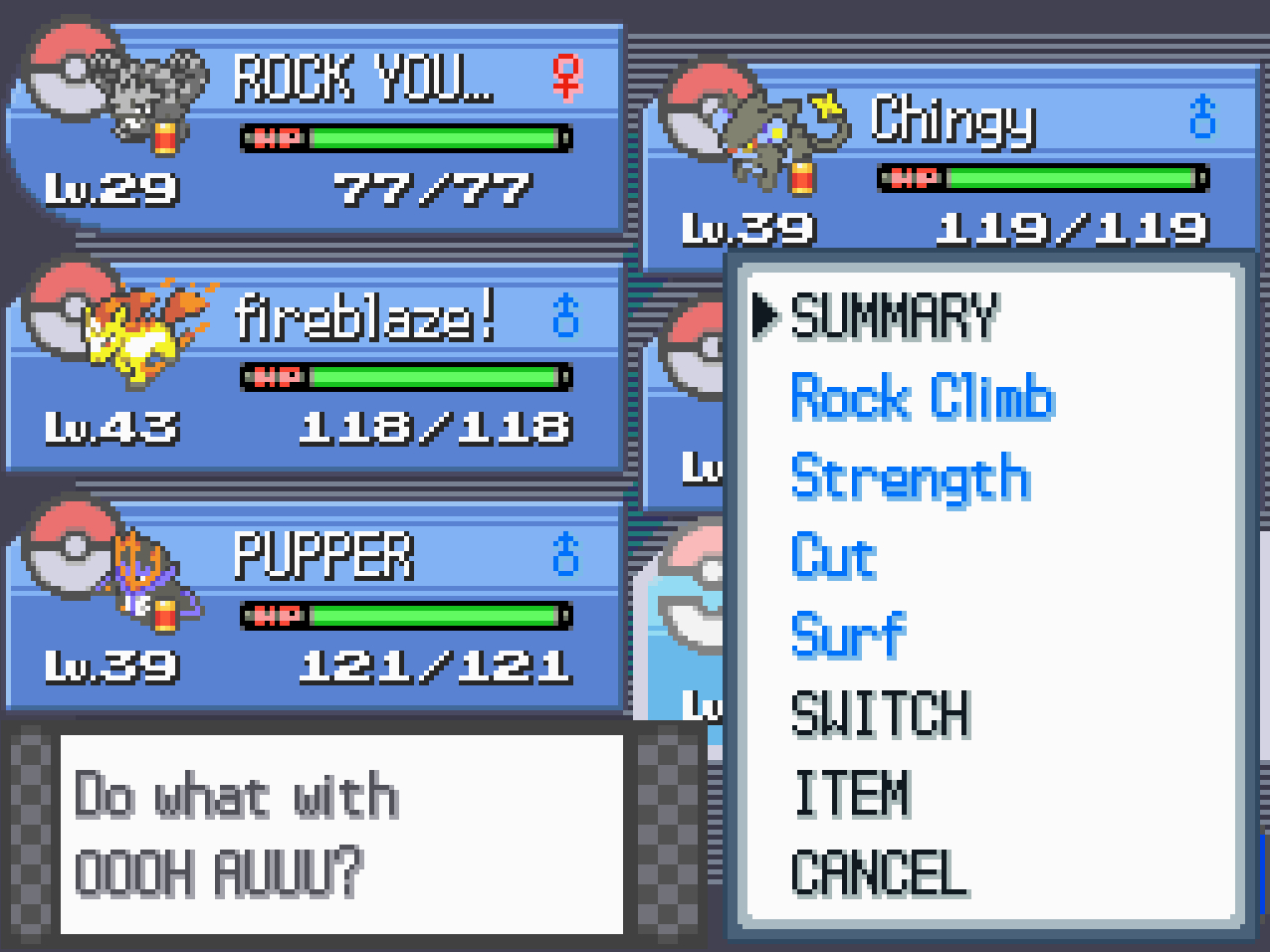Use Surf from the menu
Viewport: 1270px width, 952px height.
848,636
